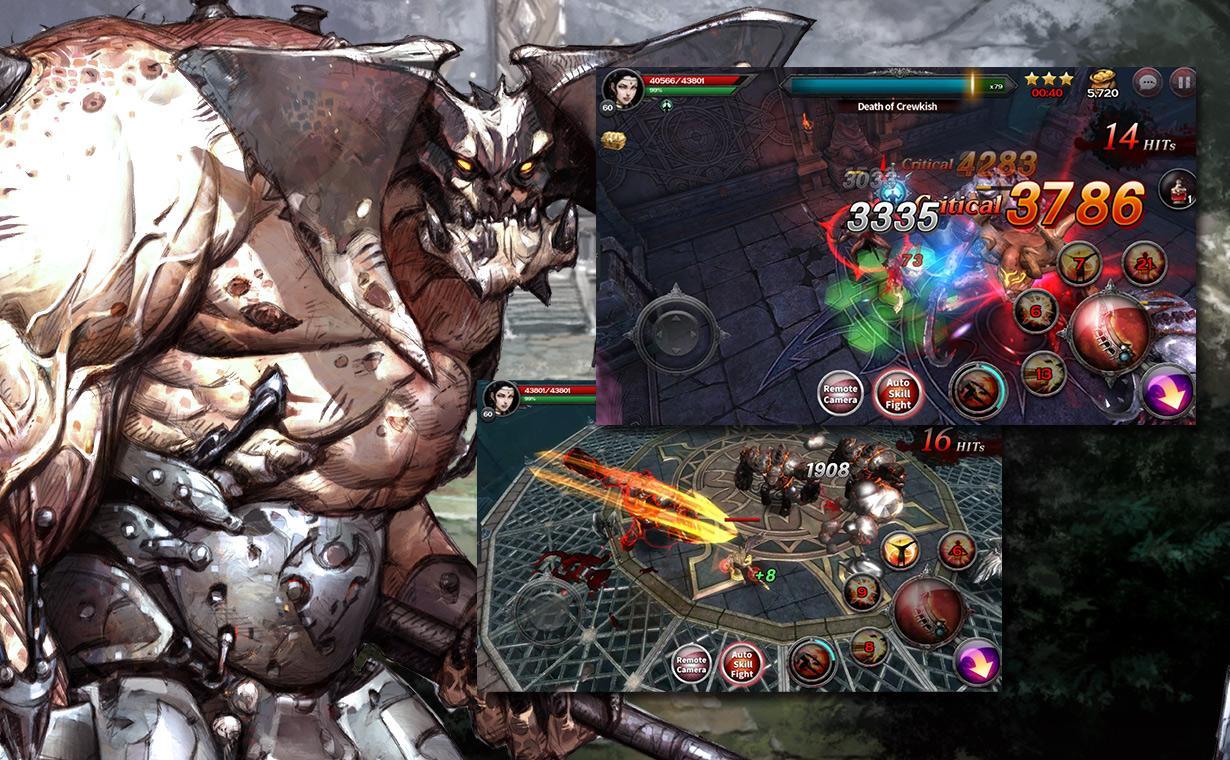Use the red health potion icon
Screen dimensions: 1230x760
[x=1176, y=188]
